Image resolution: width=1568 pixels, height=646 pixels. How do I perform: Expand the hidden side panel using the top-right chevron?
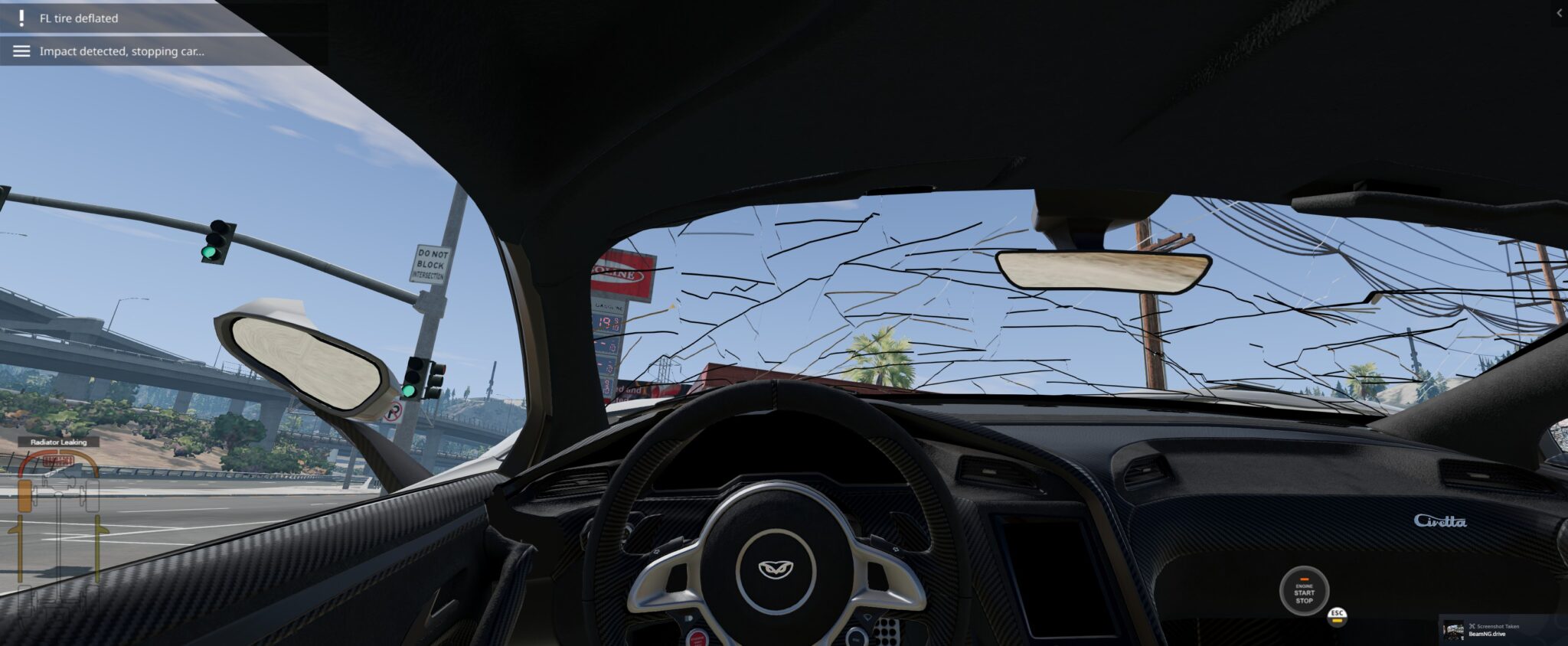[1559, 12]
